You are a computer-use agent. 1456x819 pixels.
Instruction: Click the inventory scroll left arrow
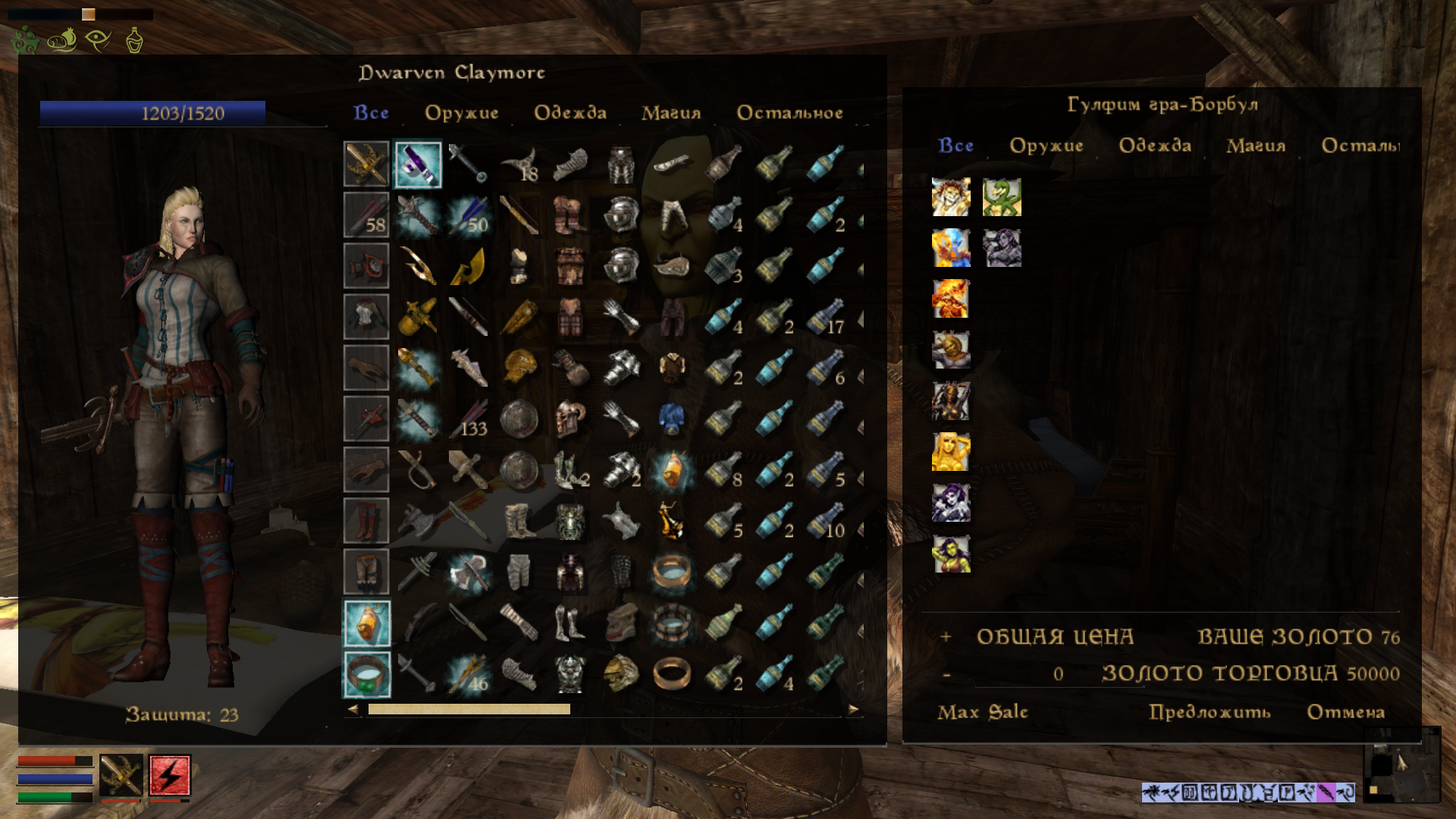(x=353, y=710)
